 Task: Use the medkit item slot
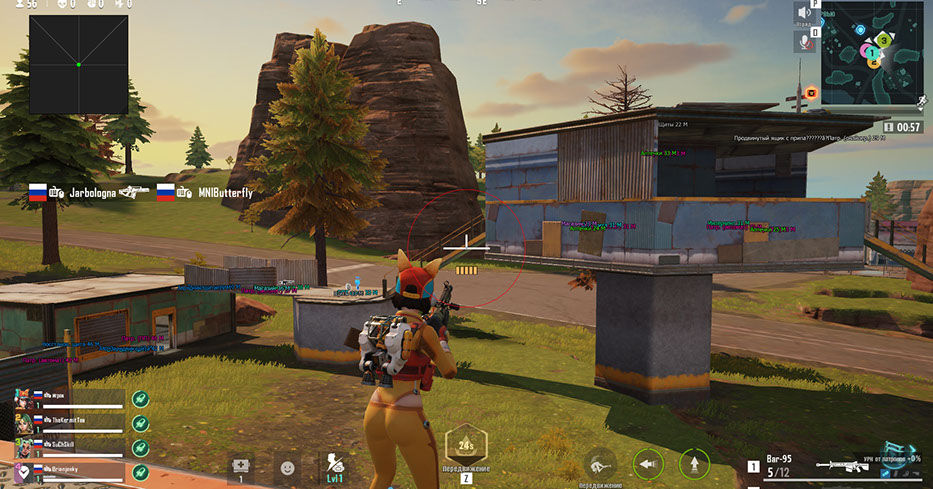[240, 466]
